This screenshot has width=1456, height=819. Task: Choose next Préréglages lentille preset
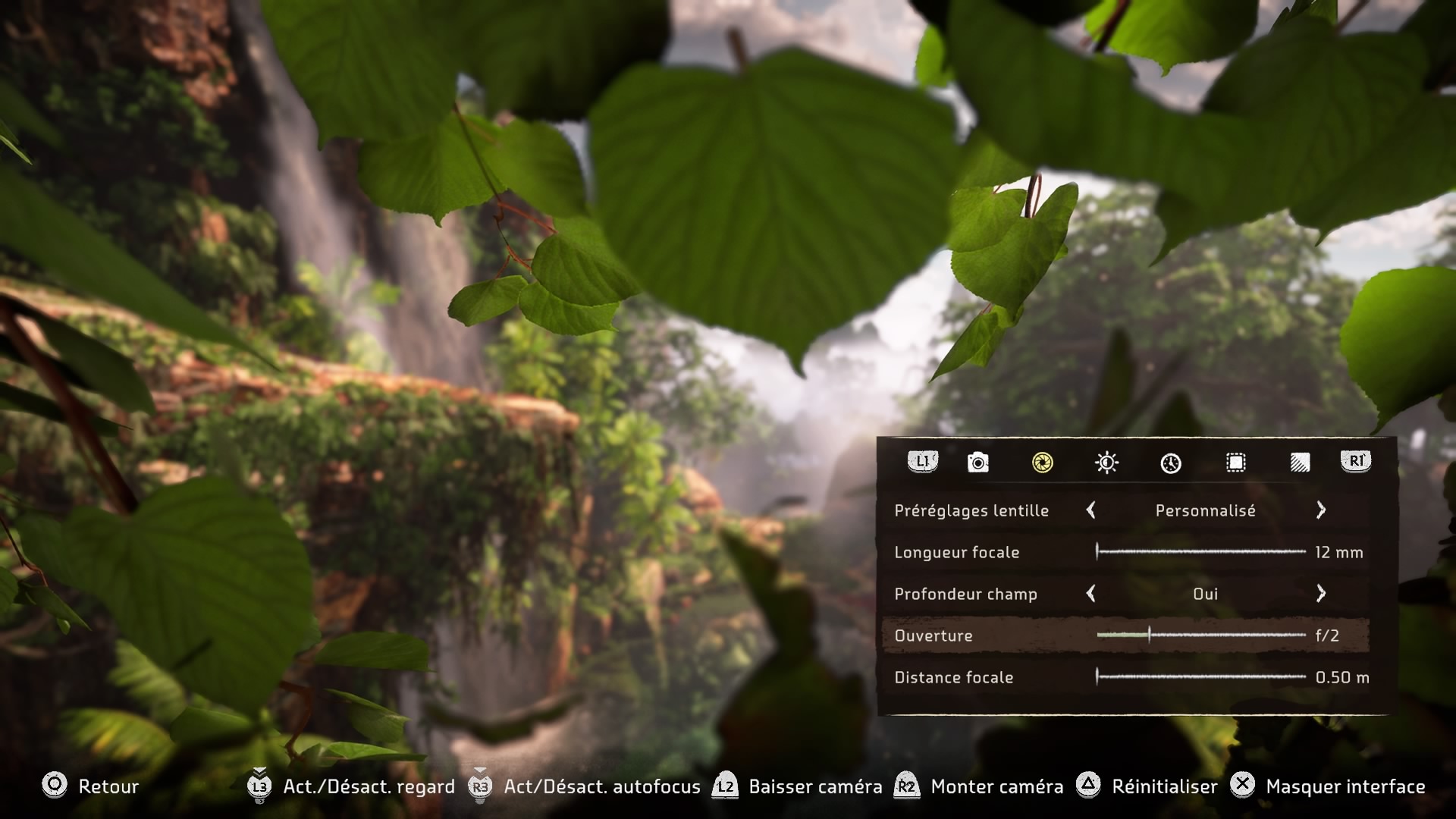[1321, 510]
